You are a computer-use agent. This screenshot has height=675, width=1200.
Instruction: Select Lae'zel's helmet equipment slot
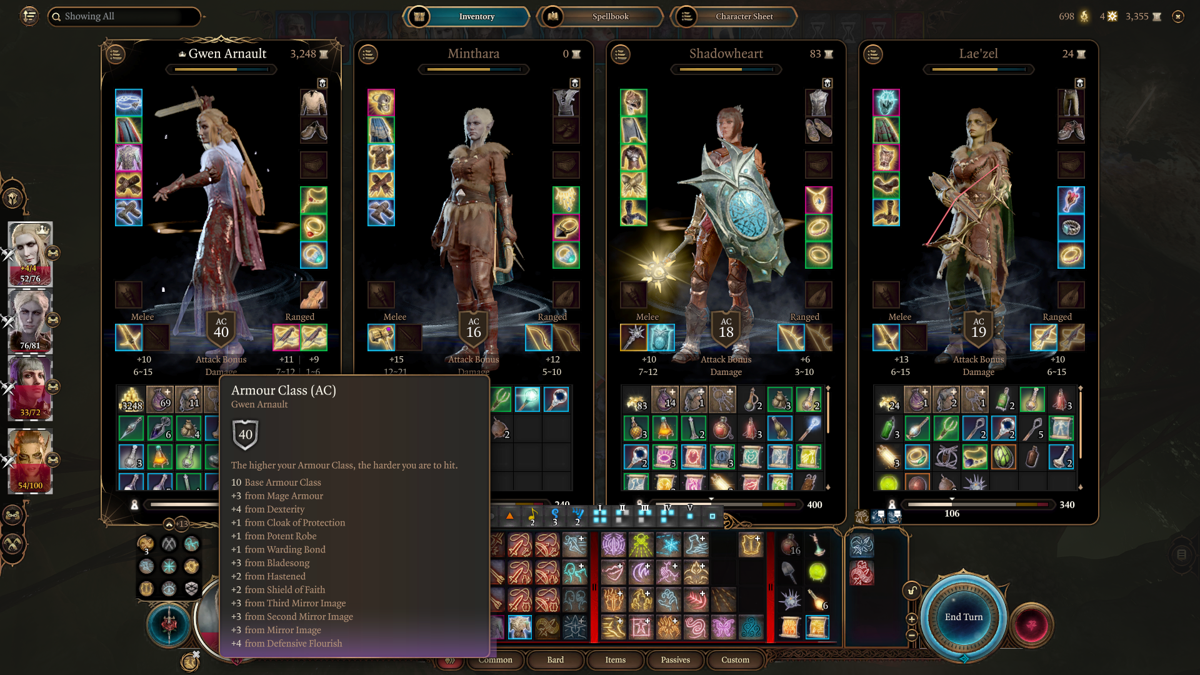click(885, 102)
